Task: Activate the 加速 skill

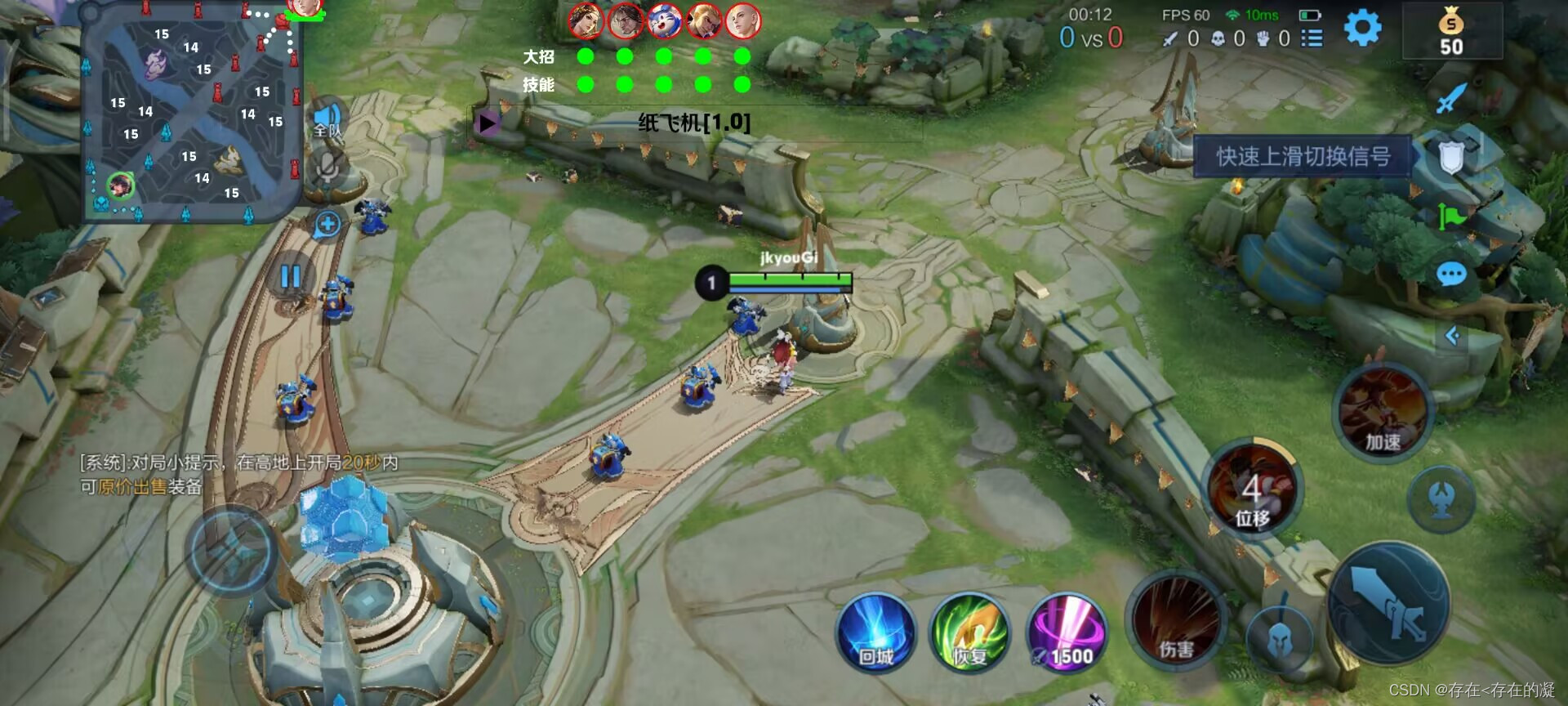Action: click(x=1382, y=413)
